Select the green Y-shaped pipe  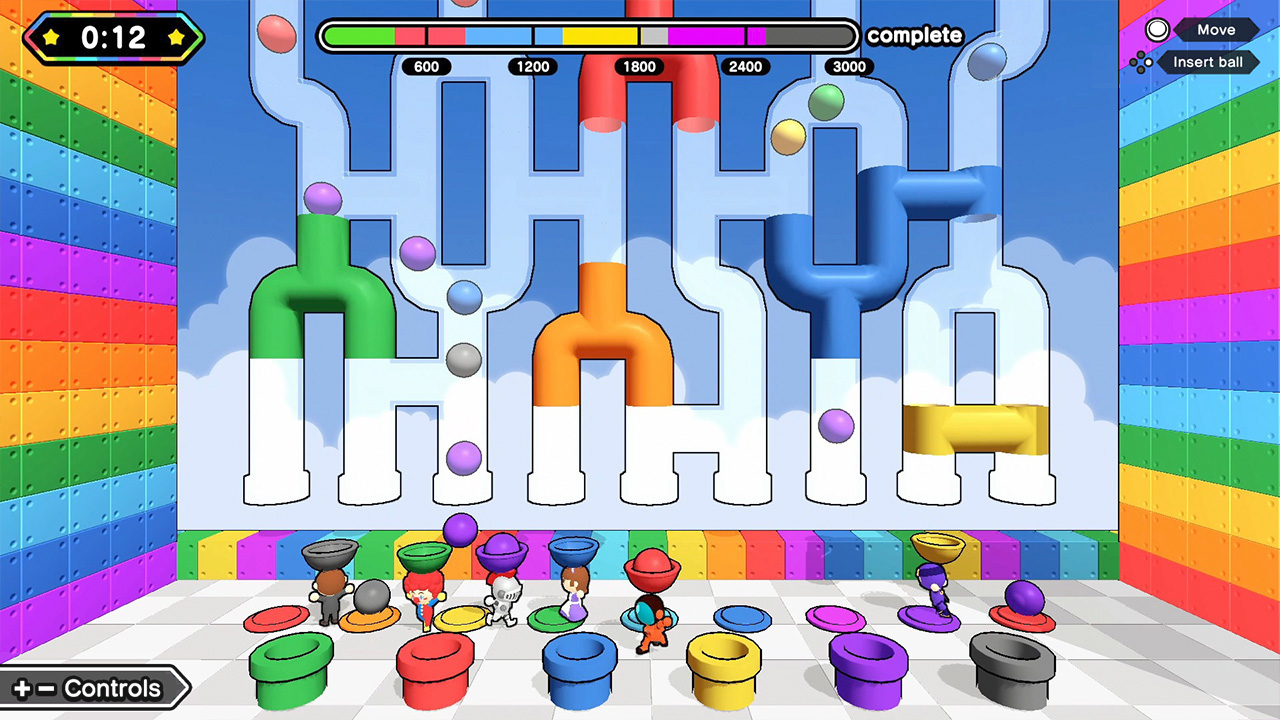[x=322, y=290]
